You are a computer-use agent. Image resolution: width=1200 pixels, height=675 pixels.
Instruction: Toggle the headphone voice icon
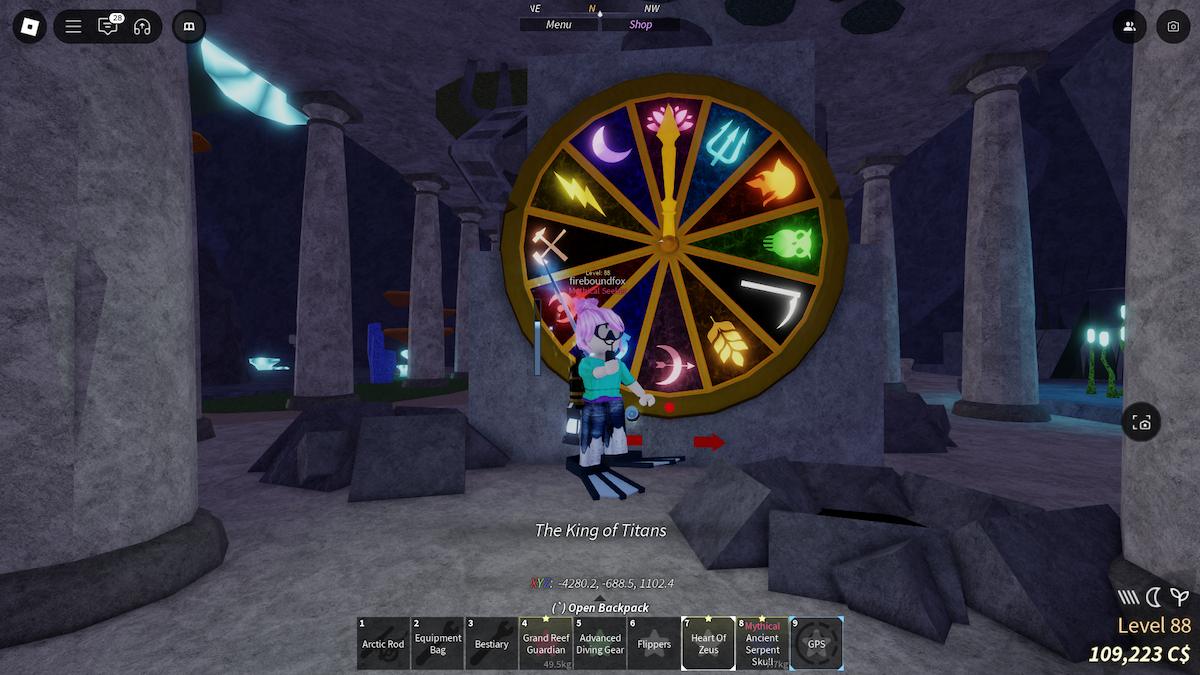(x=142, y=27)
